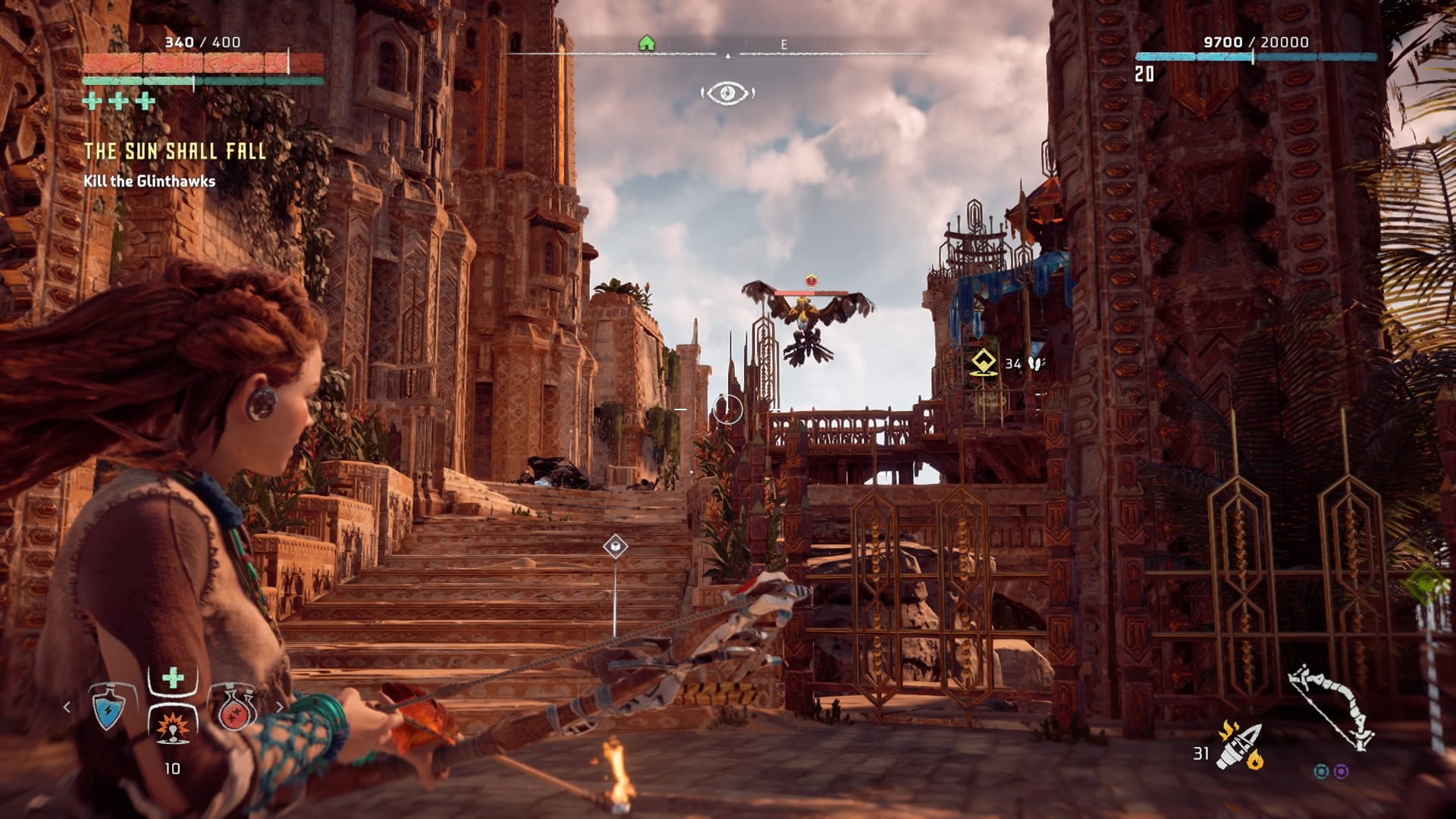Click the white cube loot marker
This screenshot has height=819, width=1456.
[615, 546]
